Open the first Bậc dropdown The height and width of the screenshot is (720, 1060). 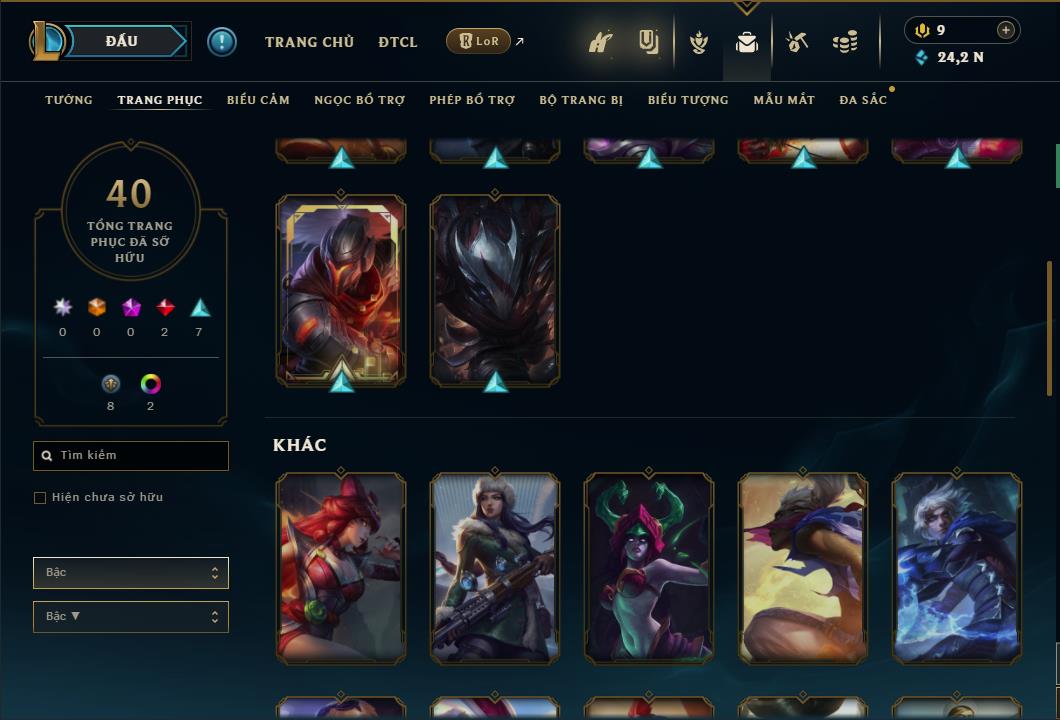(x=131, y=573)
